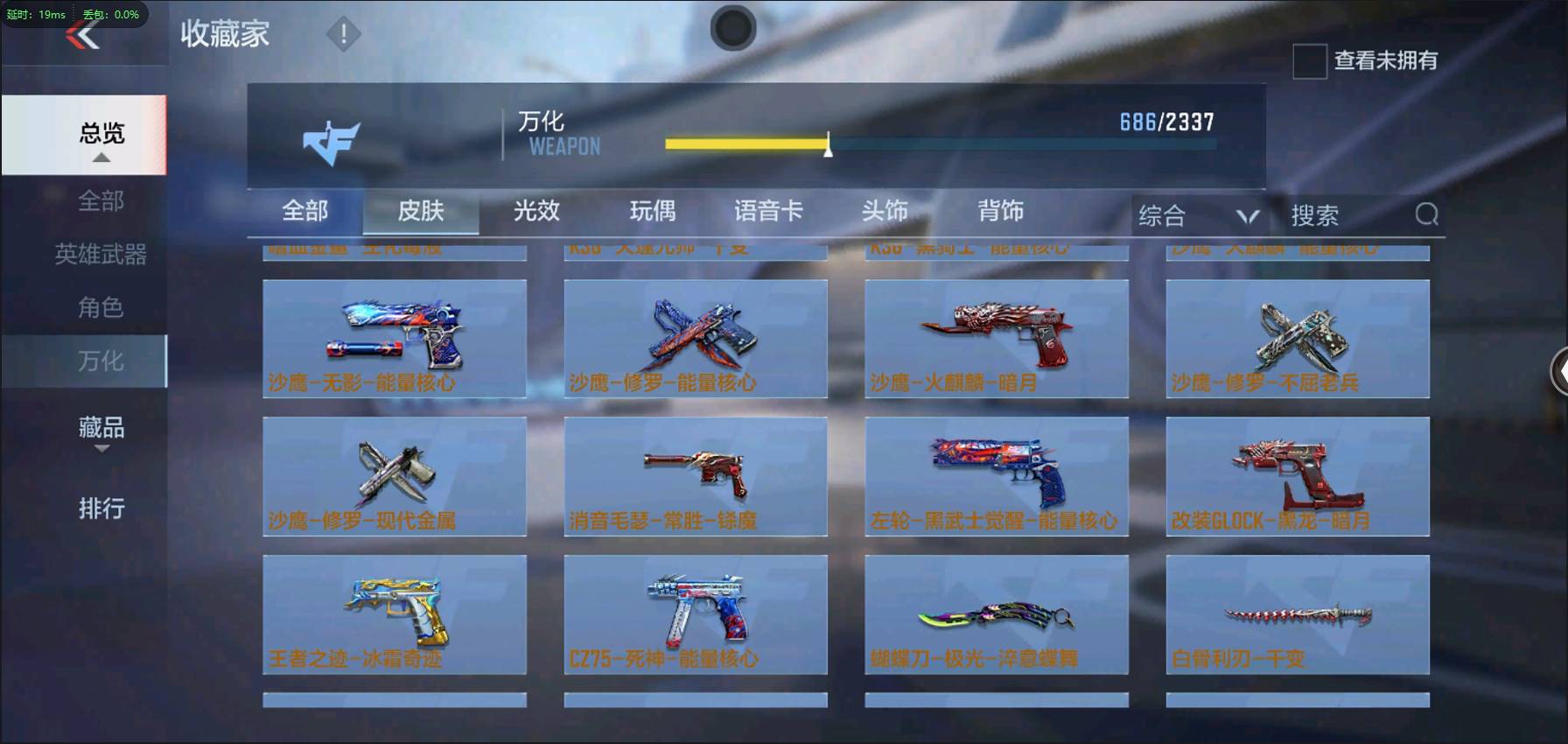Viewport: 1568px width, 744px height.
Task: Select the 白骨利刃-千变 blade skin
Action: pyautogui.click(x=1298, y=614)
